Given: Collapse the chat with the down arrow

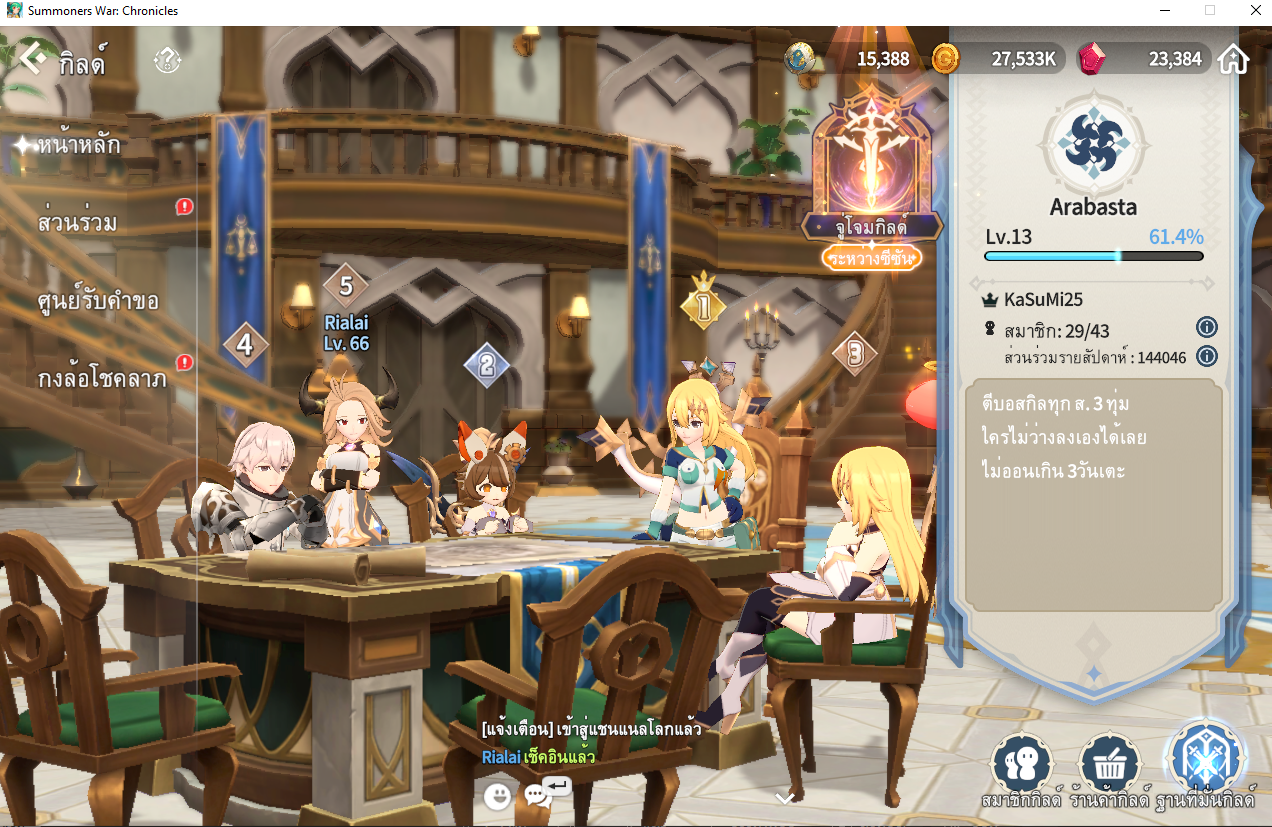Looking at the screenshot, I should 785,797.
